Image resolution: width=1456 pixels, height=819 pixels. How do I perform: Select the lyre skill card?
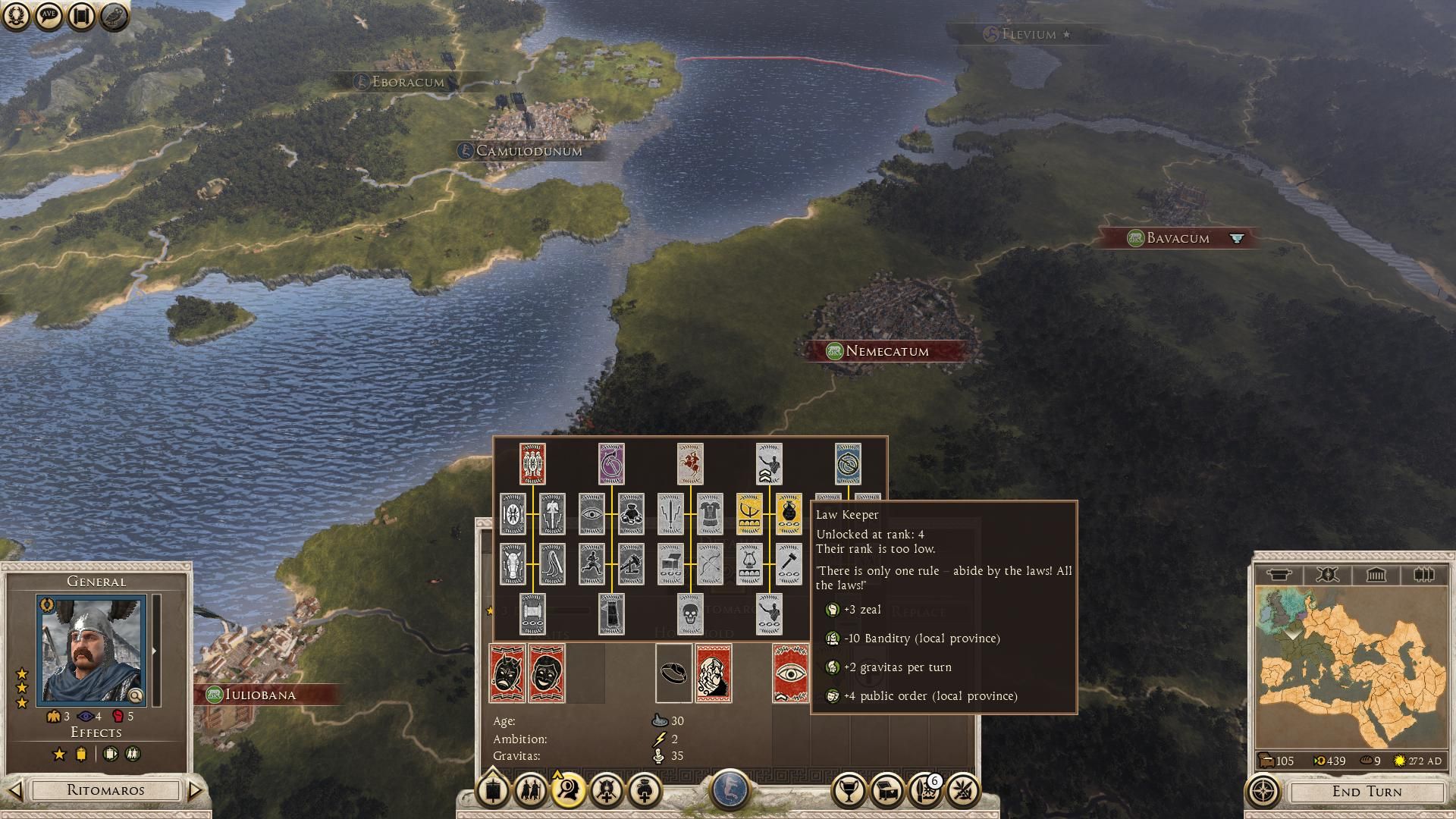point(749,563)
